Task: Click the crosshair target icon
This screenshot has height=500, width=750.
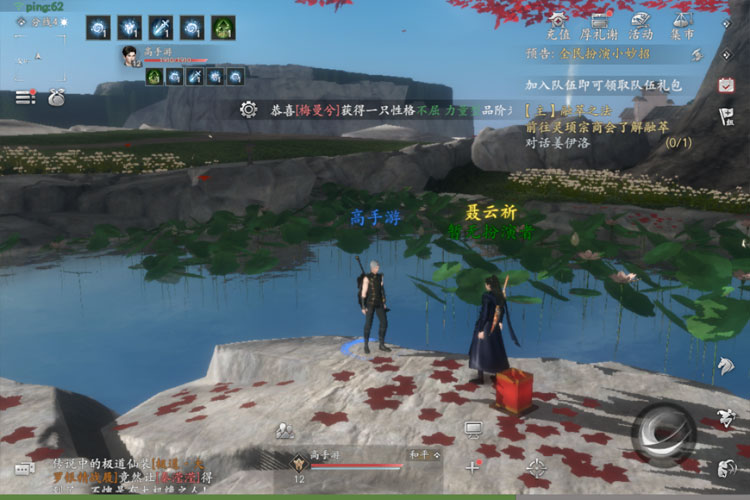Action: (x=537, y=466)
